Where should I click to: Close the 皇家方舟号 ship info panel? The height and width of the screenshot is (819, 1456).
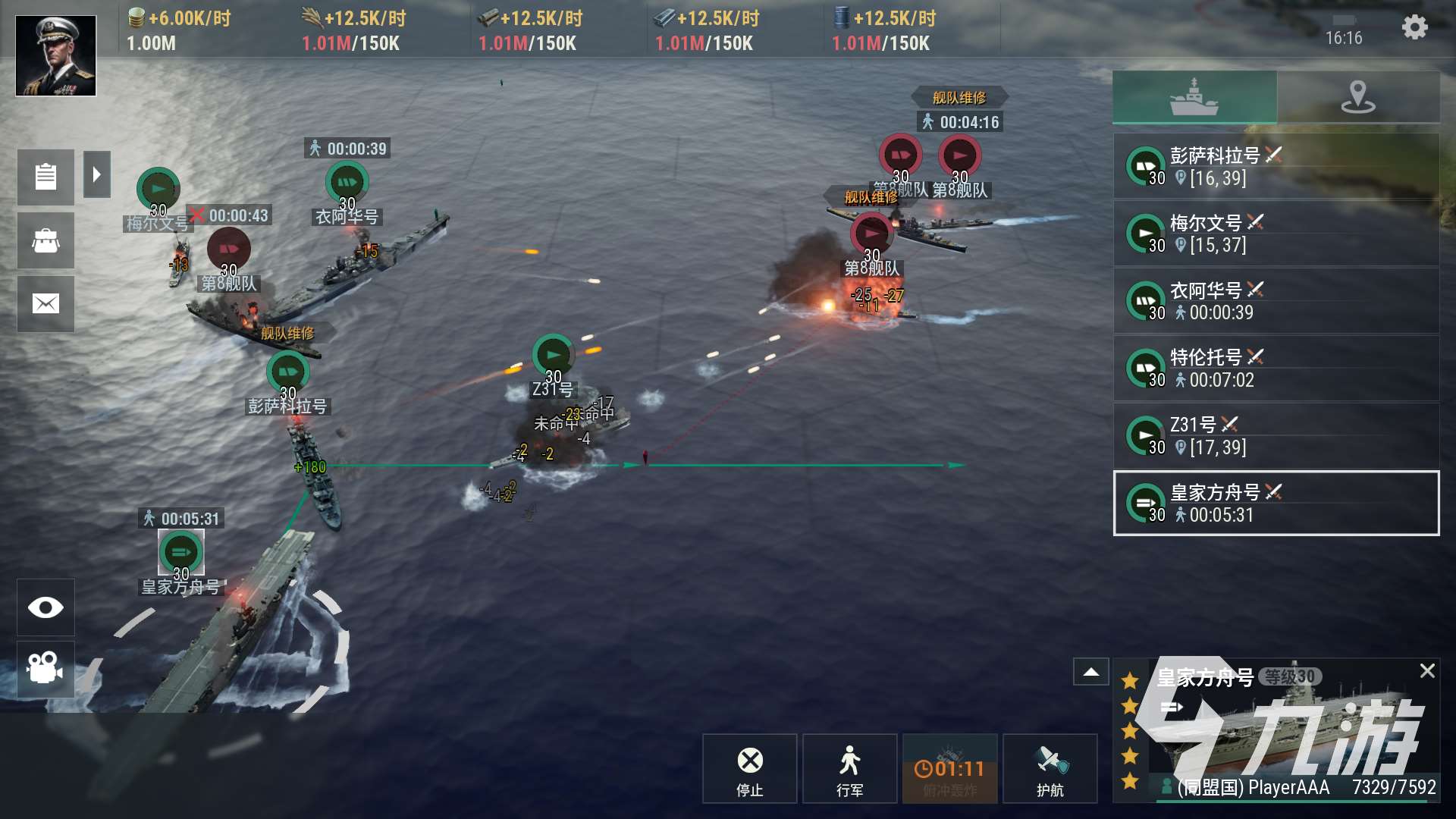pos(1426,671)
